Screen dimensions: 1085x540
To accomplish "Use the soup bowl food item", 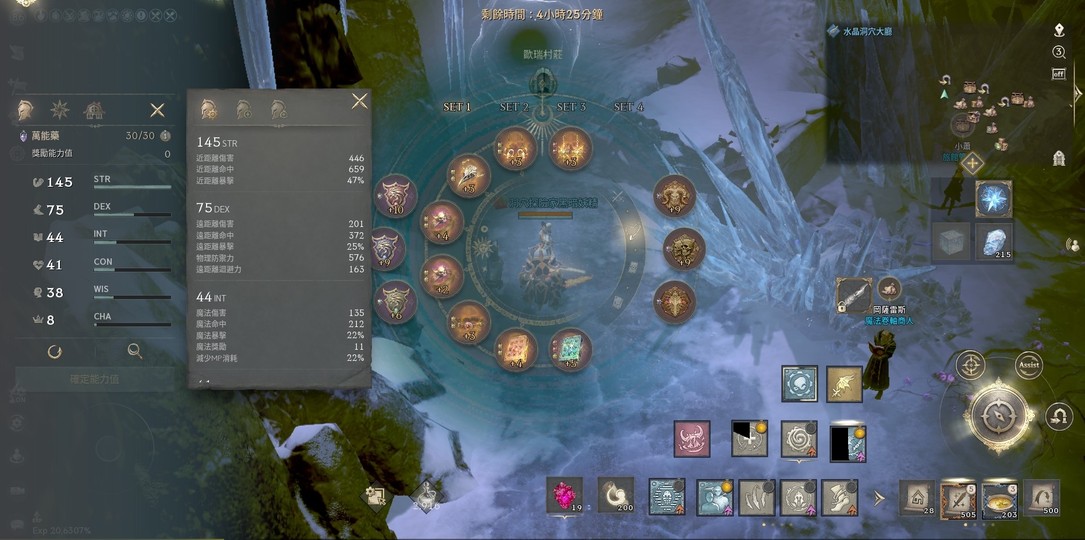I will [x=999, y=497].
